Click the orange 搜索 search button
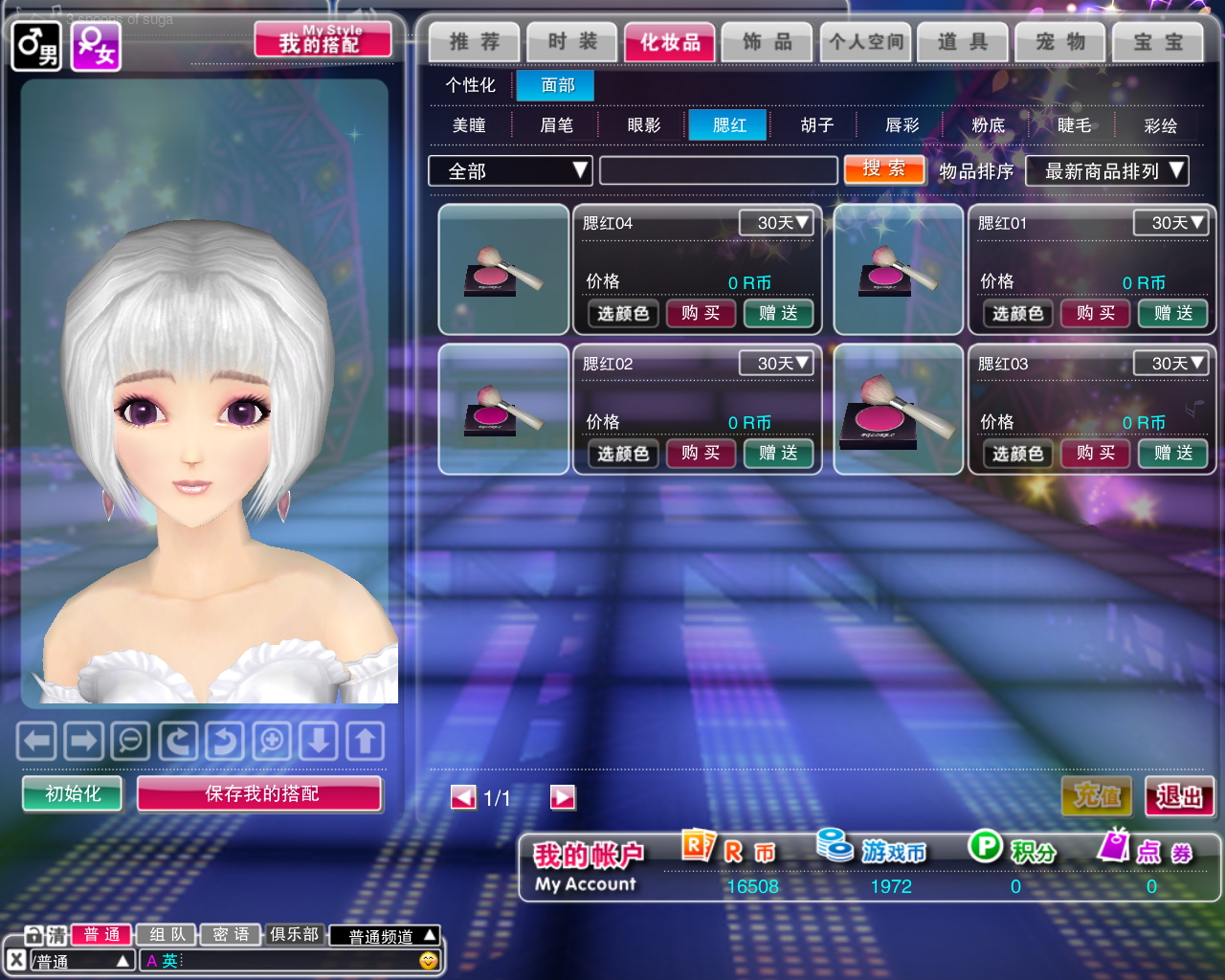Screen dimensions: 1225x980 click(884, 169)
